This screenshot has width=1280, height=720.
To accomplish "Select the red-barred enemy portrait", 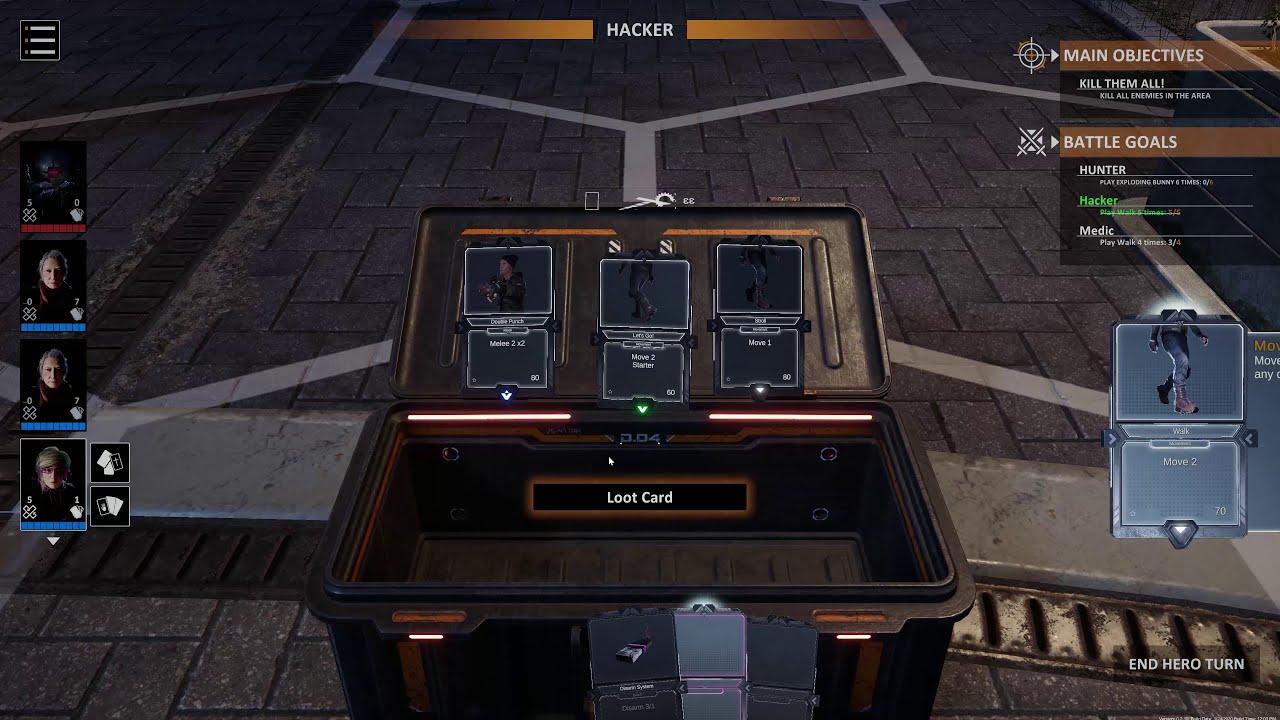I will click(x=53, y=185).
